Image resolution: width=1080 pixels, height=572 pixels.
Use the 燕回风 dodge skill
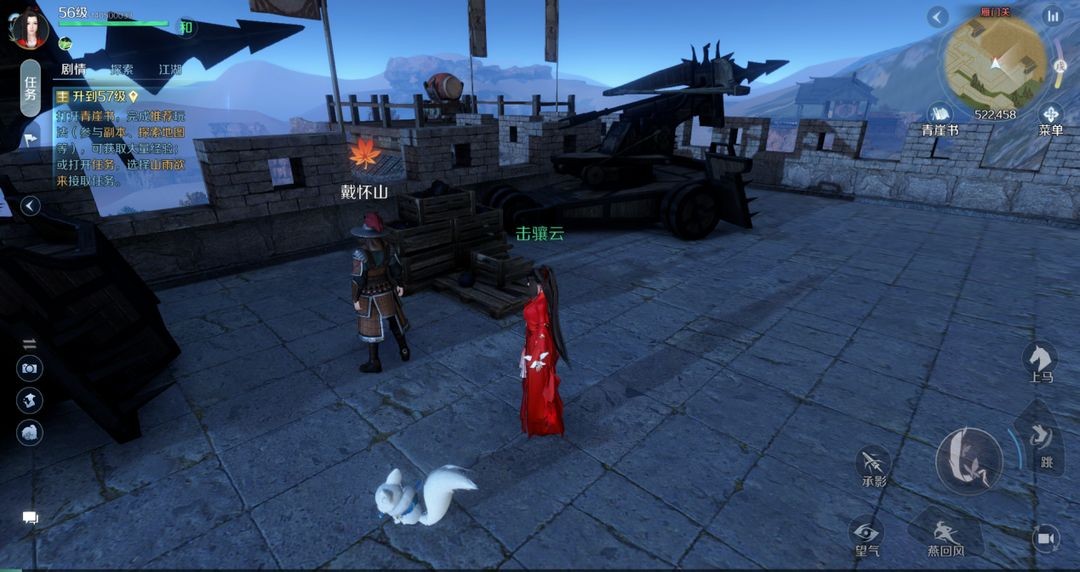point(944,535)
